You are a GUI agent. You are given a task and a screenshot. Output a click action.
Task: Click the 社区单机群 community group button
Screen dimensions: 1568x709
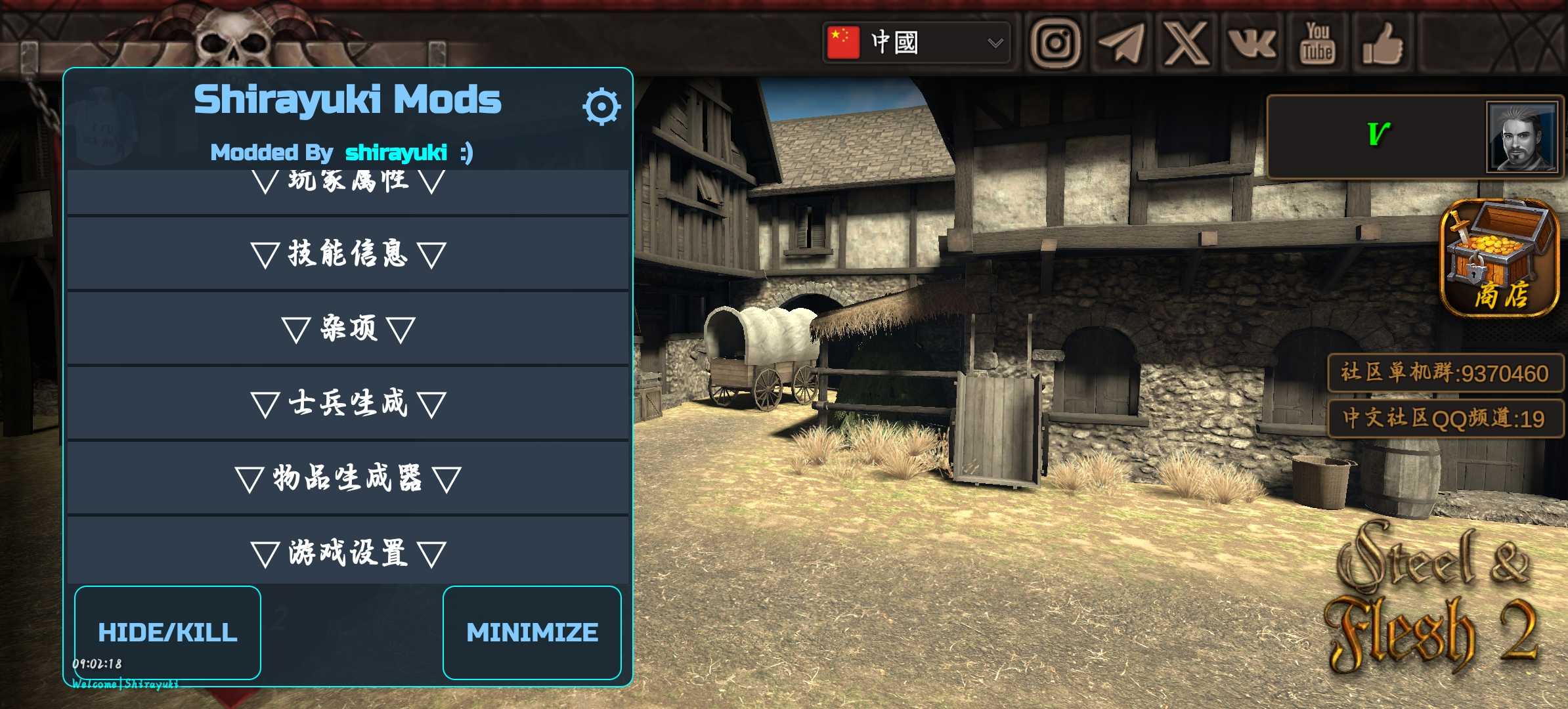[1445, 373]
